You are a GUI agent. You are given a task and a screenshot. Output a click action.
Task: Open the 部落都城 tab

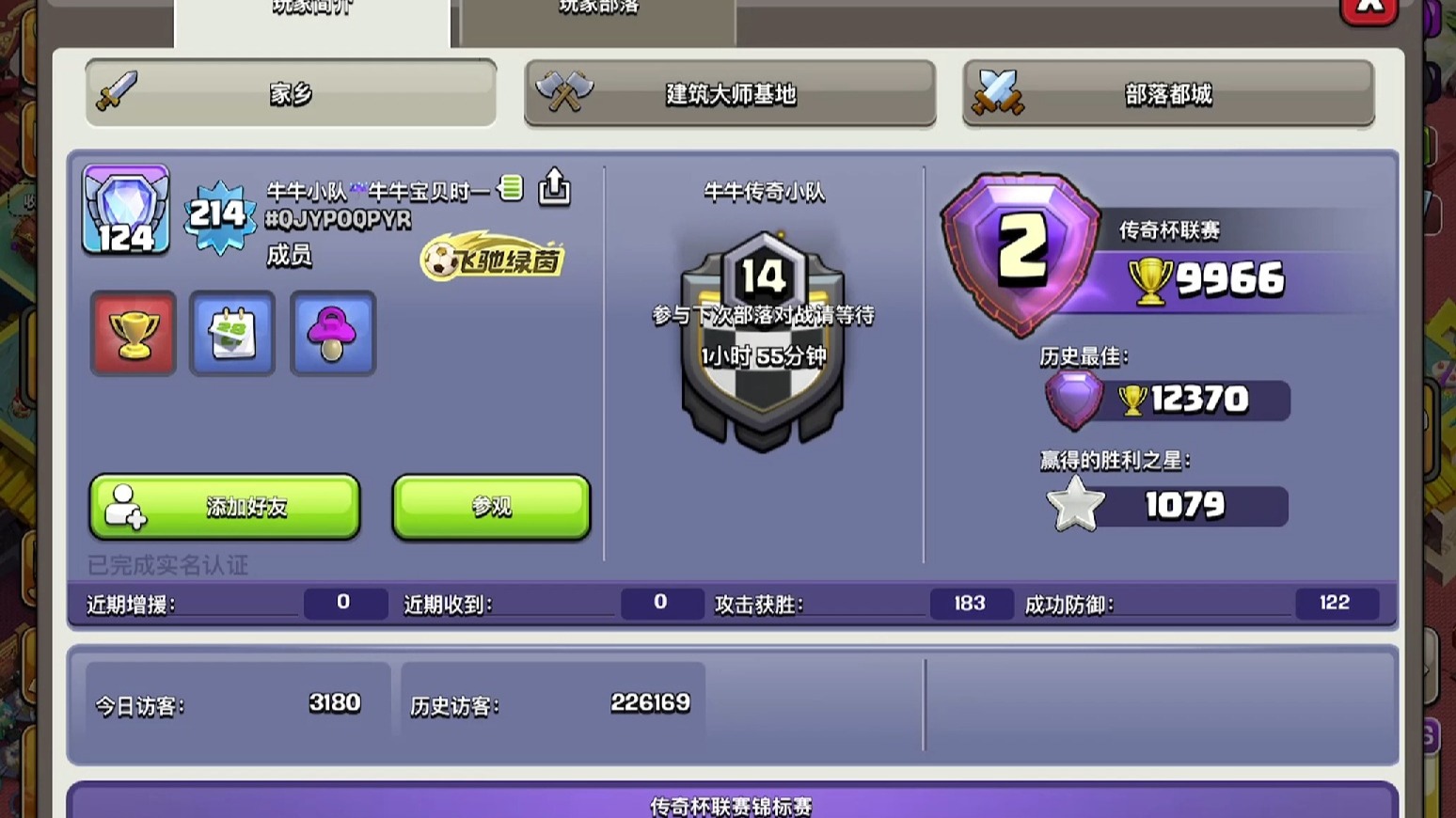[1167, 93]
